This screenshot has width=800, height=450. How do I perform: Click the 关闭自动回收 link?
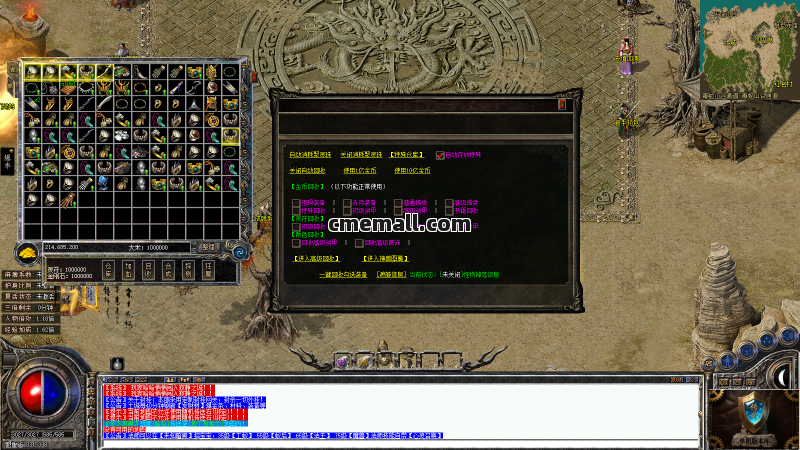(x=307, y=171)
